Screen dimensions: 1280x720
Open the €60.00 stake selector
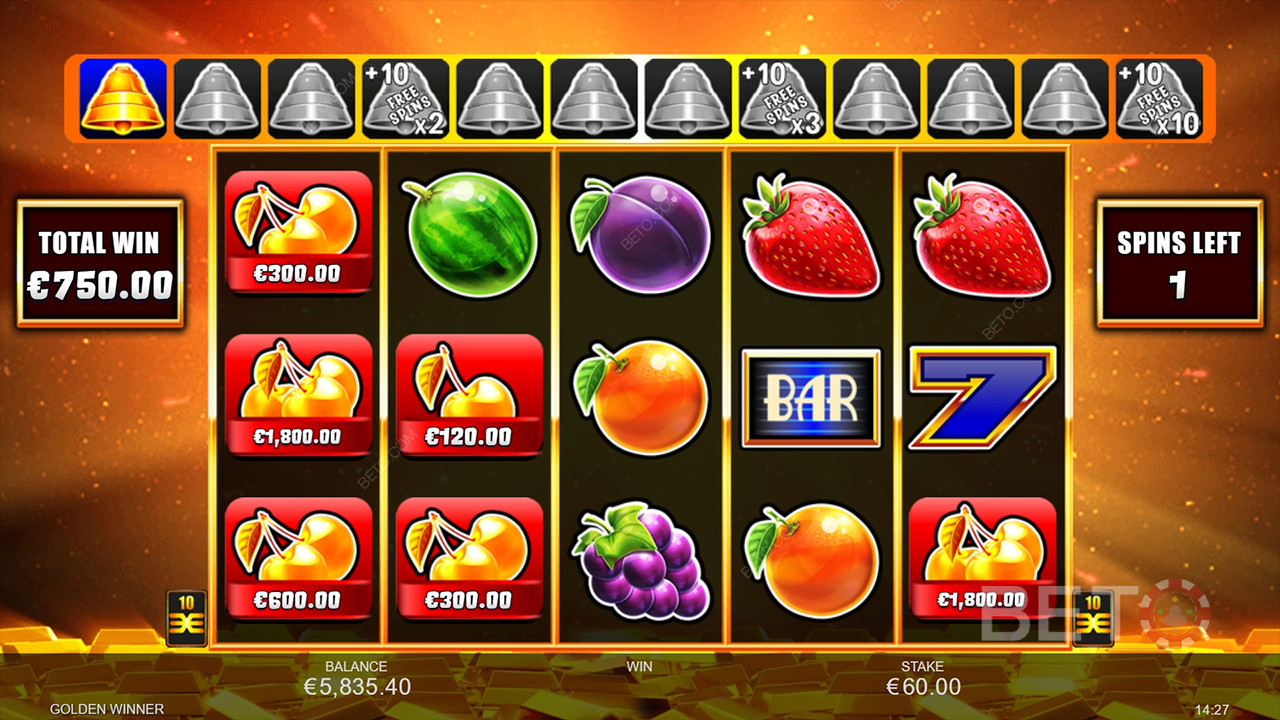click(923, 686)
